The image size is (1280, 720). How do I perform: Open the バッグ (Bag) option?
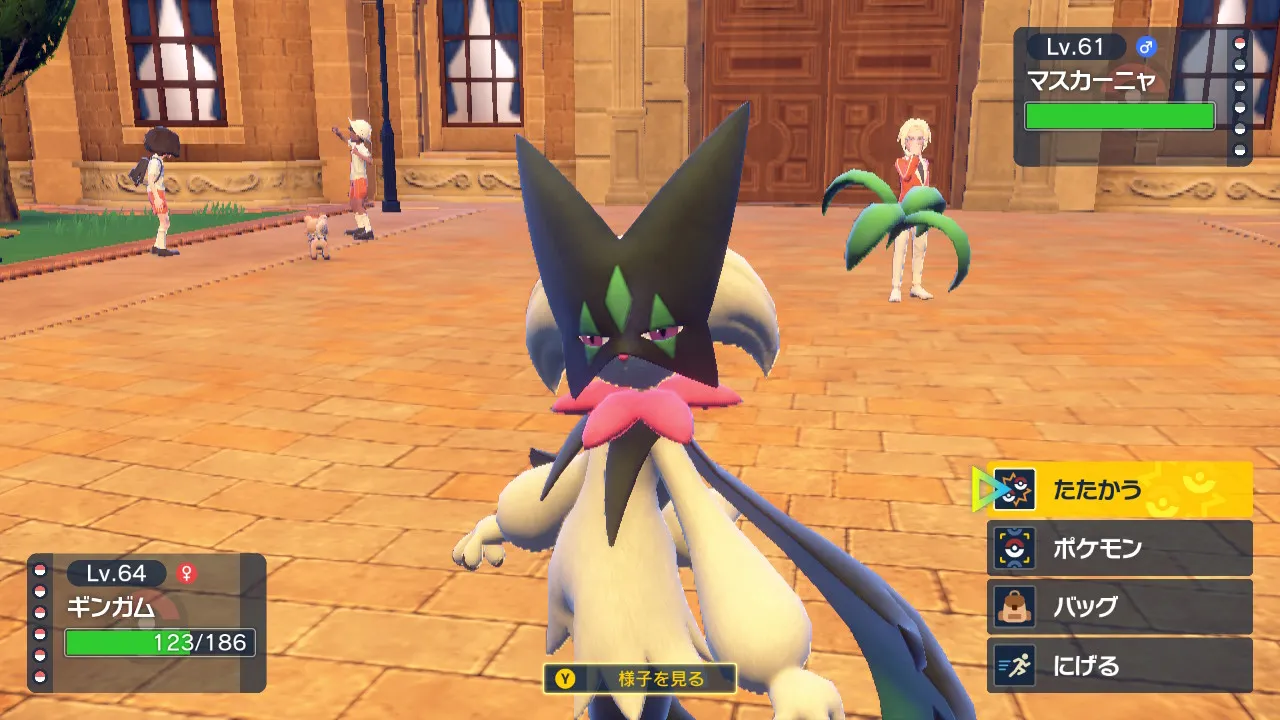click(x=1120, y=607)
